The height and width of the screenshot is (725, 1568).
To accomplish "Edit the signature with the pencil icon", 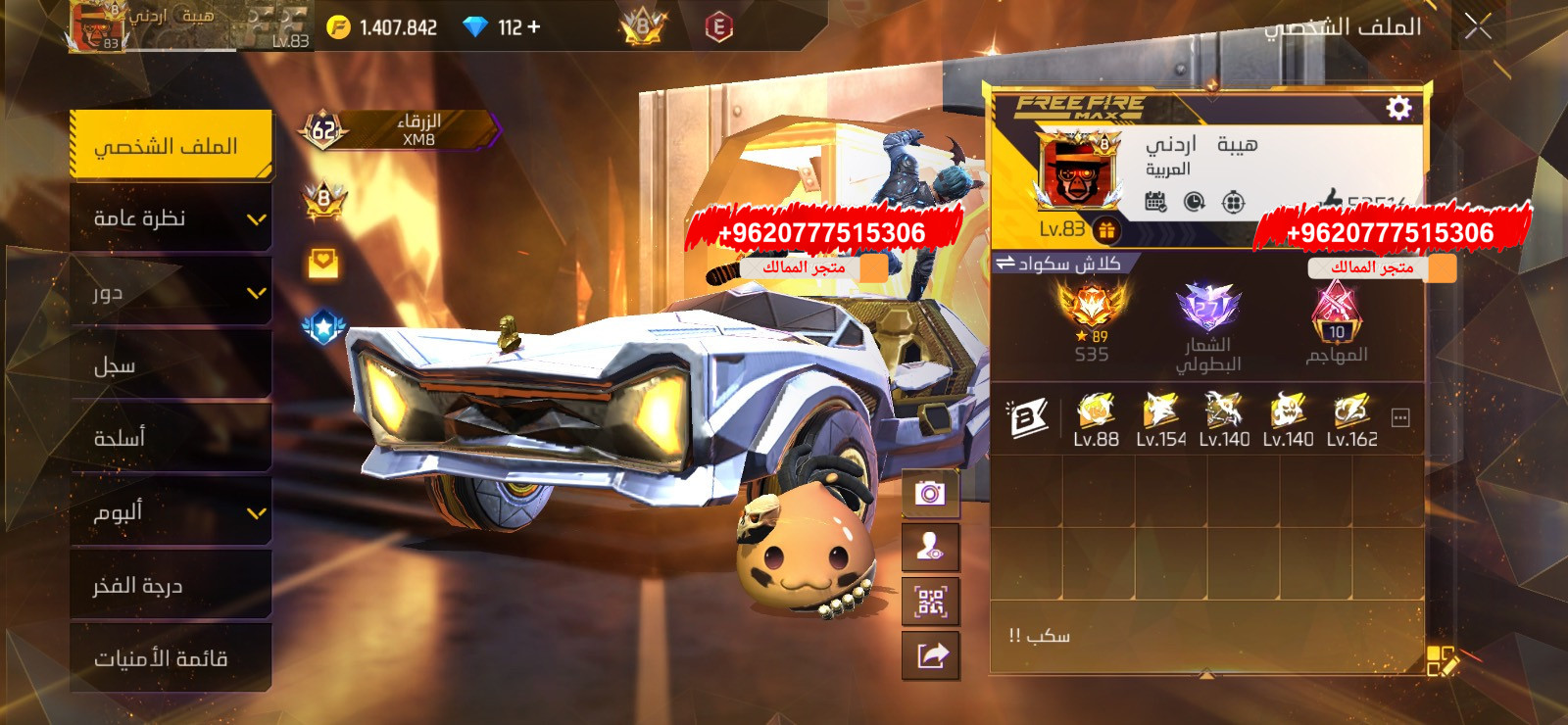I will point(1443,660).
